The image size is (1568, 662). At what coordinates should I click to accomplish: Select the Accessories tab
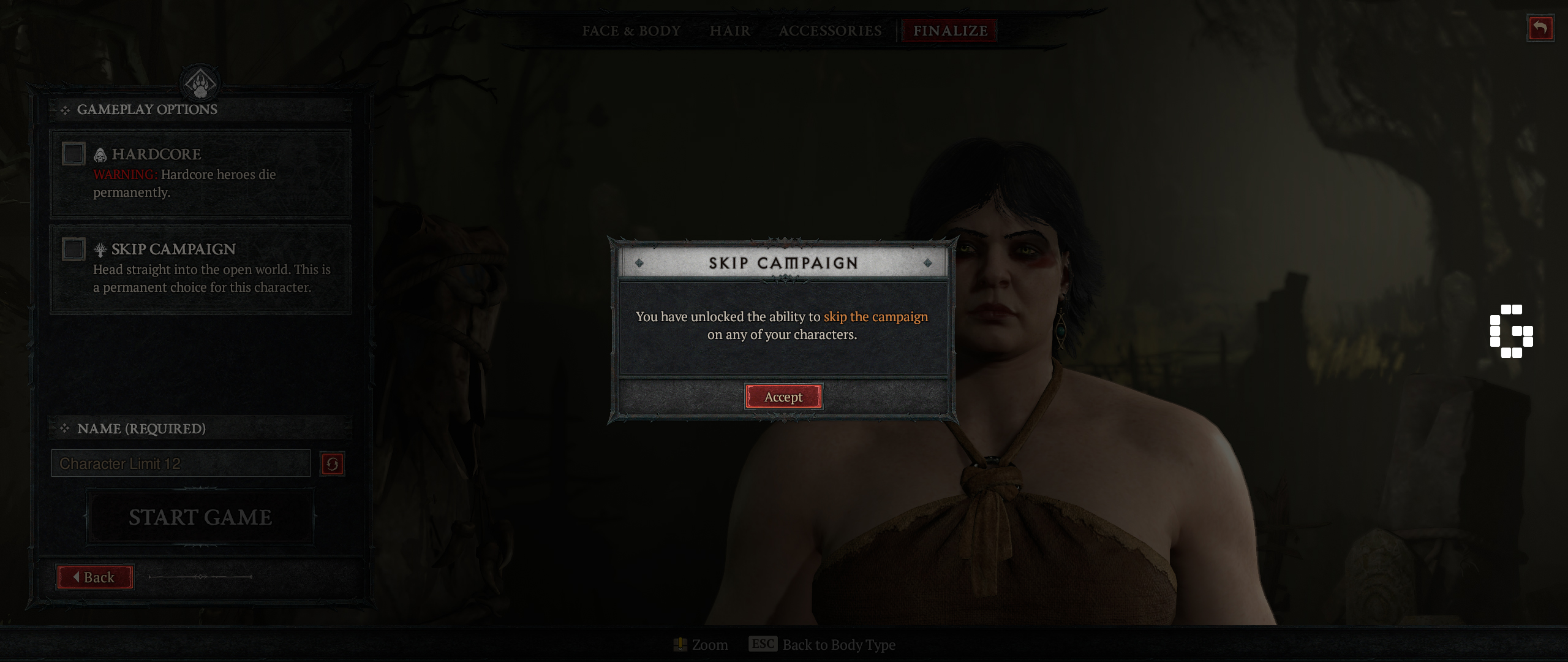pyautogui.click(x=830, y=31)
